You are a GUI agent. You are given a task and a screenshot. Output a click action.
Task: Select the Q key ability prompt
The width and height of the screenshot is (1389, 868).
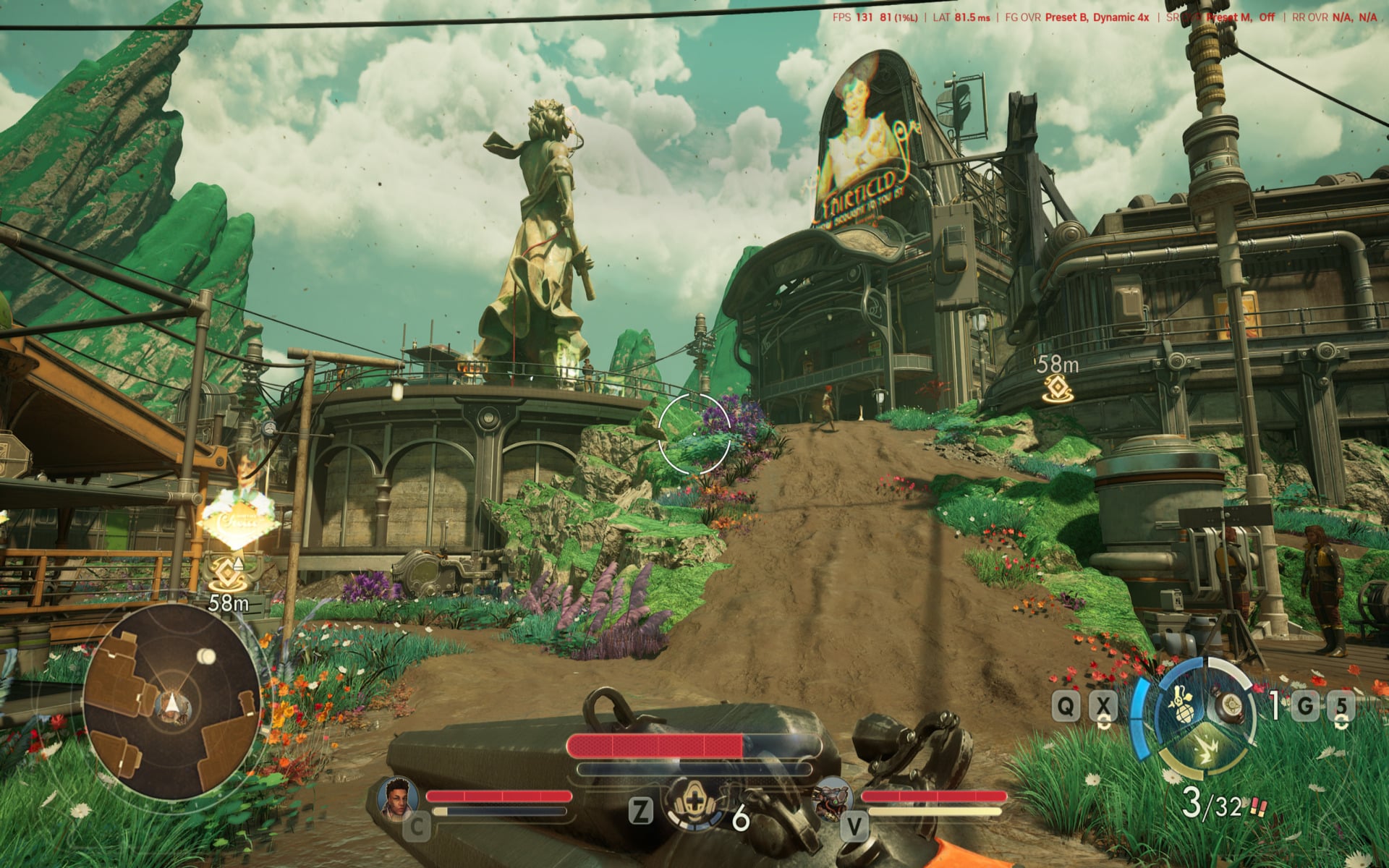[x=1065, y=705]
